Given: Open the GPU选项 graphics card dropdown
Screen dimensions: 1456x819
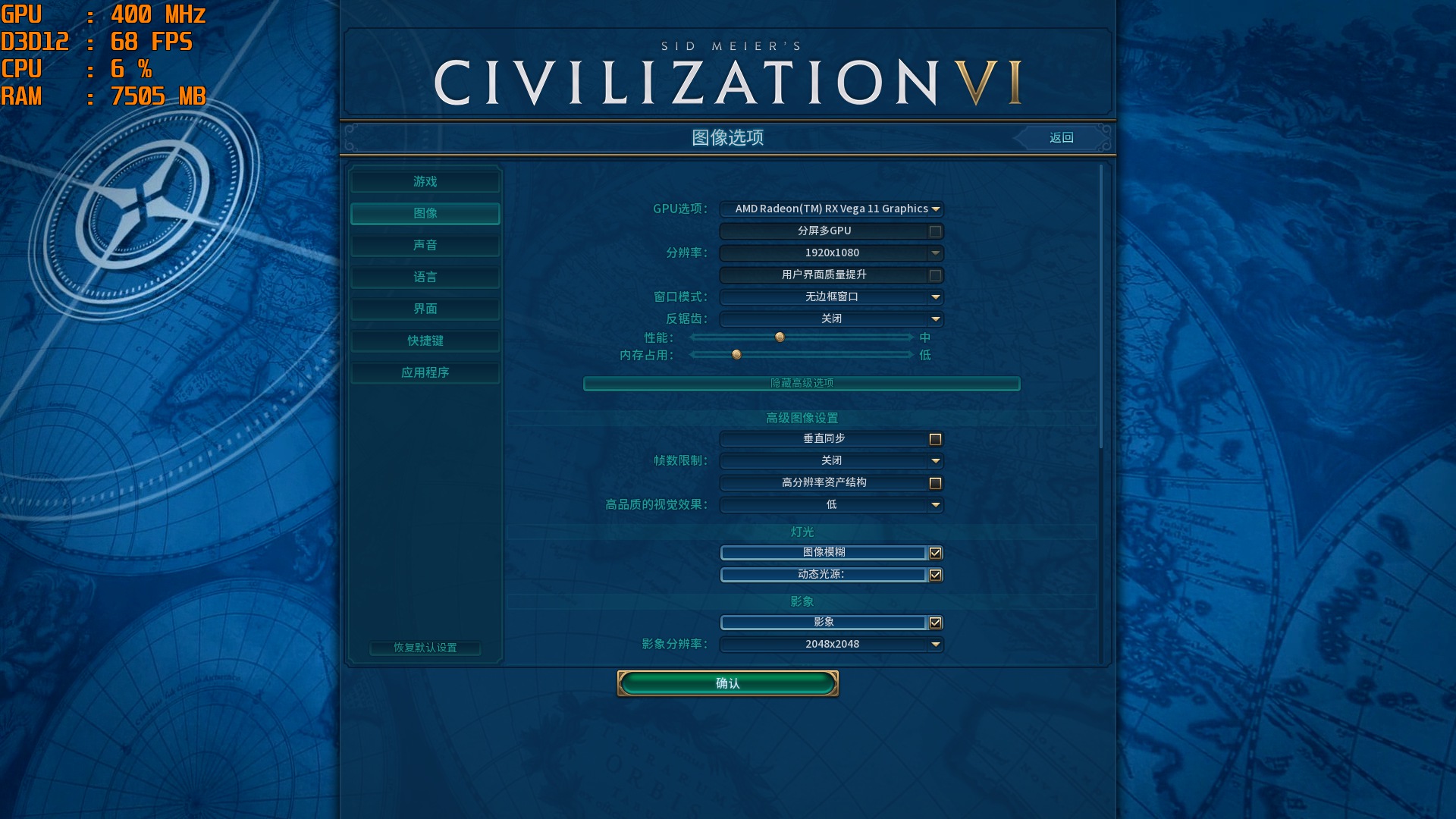Looking at the screenshot, I should (830, 209).
